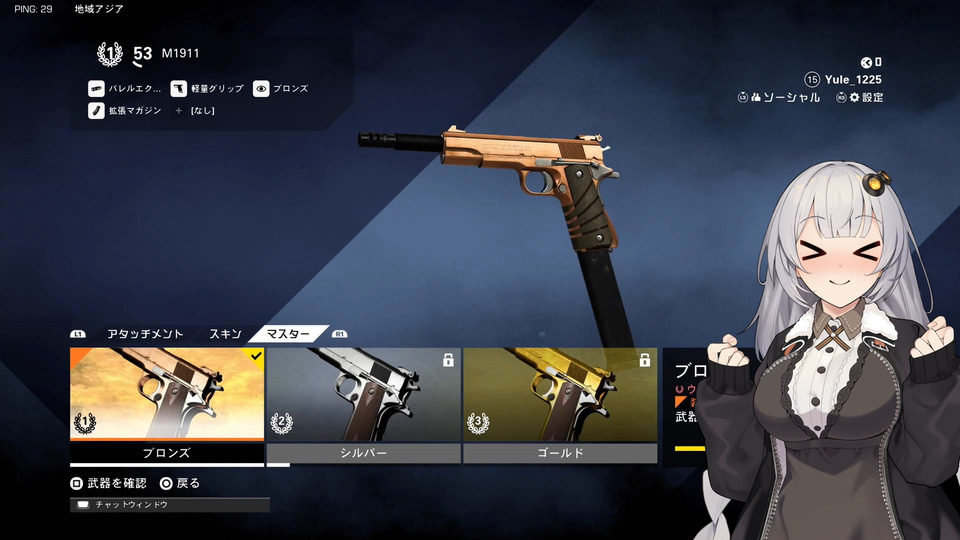
Task: Select the 拡張マガジン attachment slot
Action: tap(125, 110)
